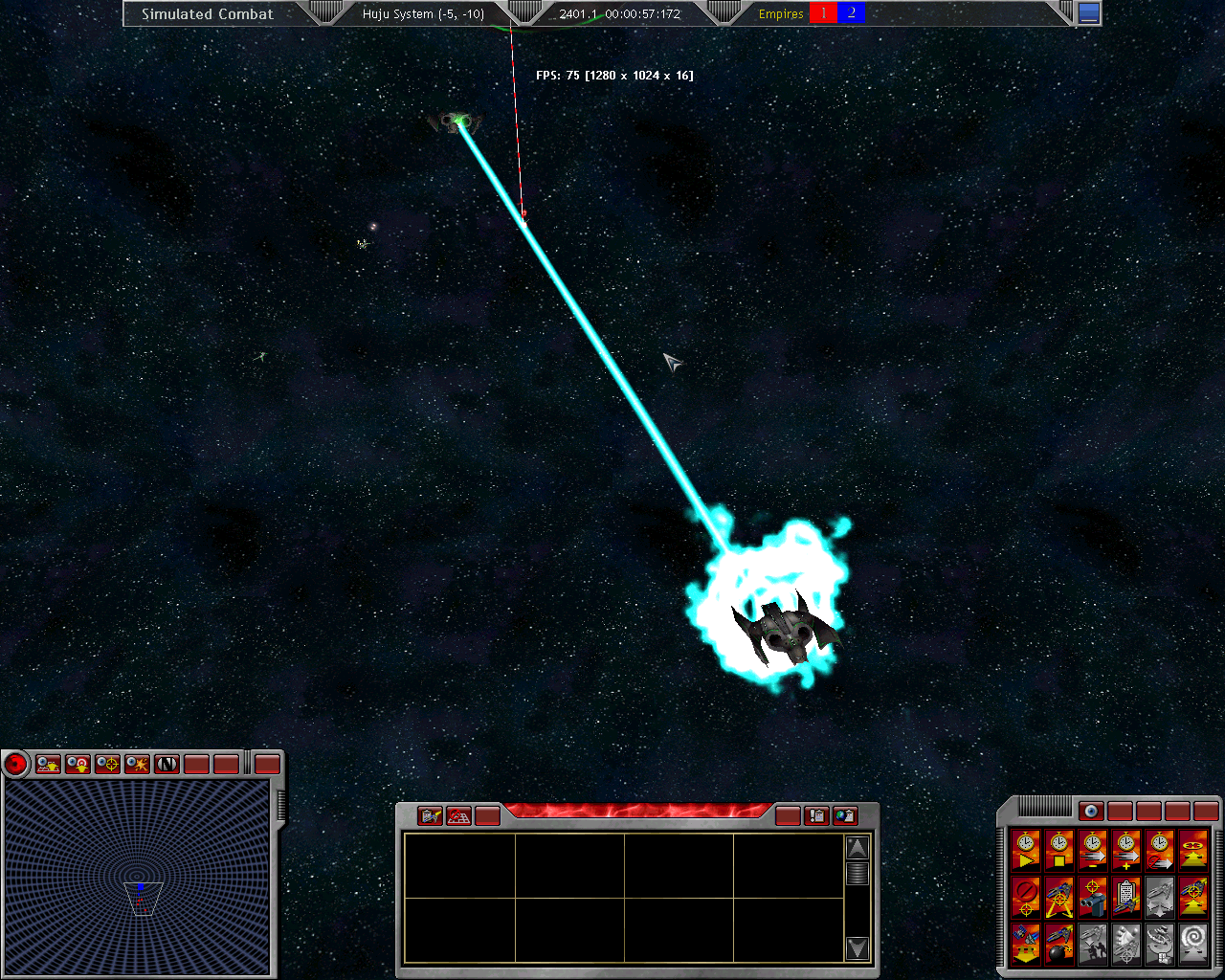Pause combat with the stopwatch stop icon
This screenshot has width=1225, height=980.
tap(1058, 849)
